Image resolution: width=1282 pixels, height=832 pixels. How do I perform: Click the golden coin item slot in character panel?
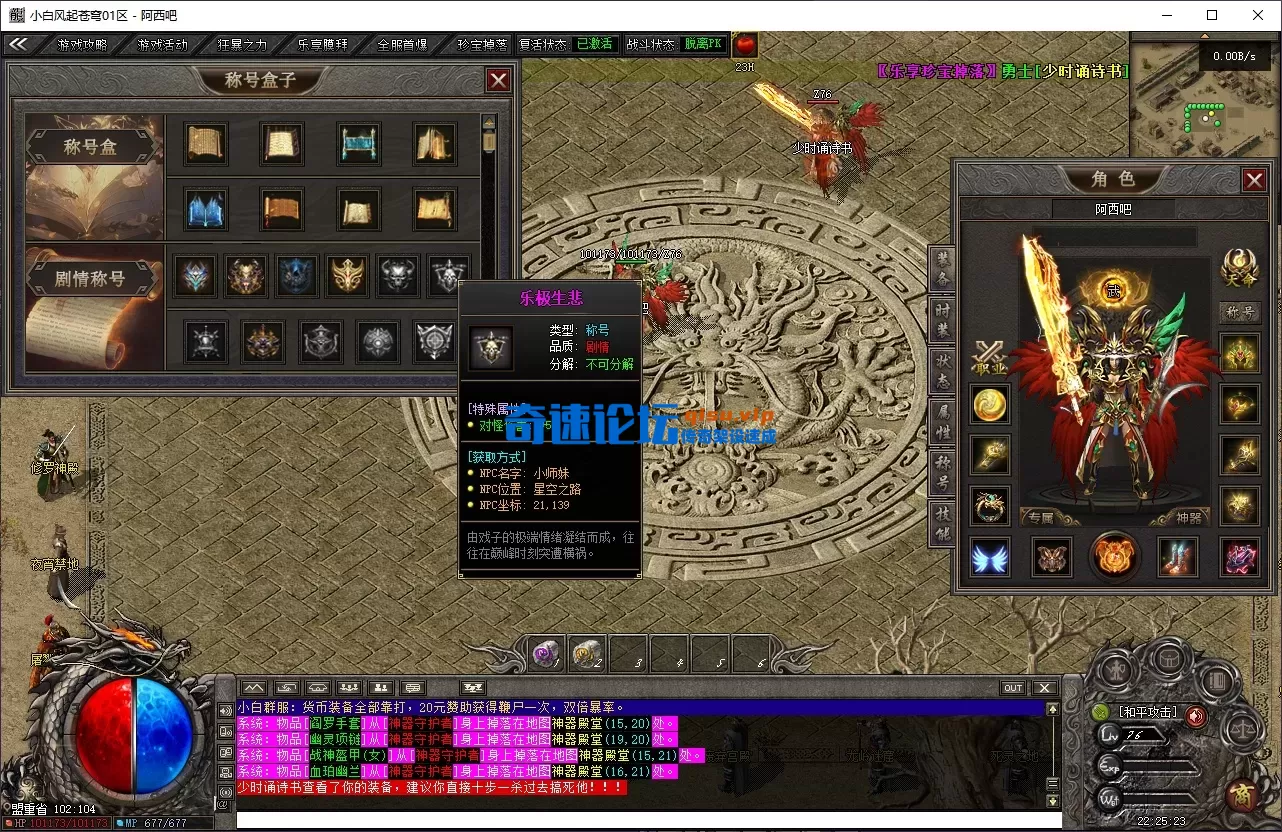[x=989, y=405]
